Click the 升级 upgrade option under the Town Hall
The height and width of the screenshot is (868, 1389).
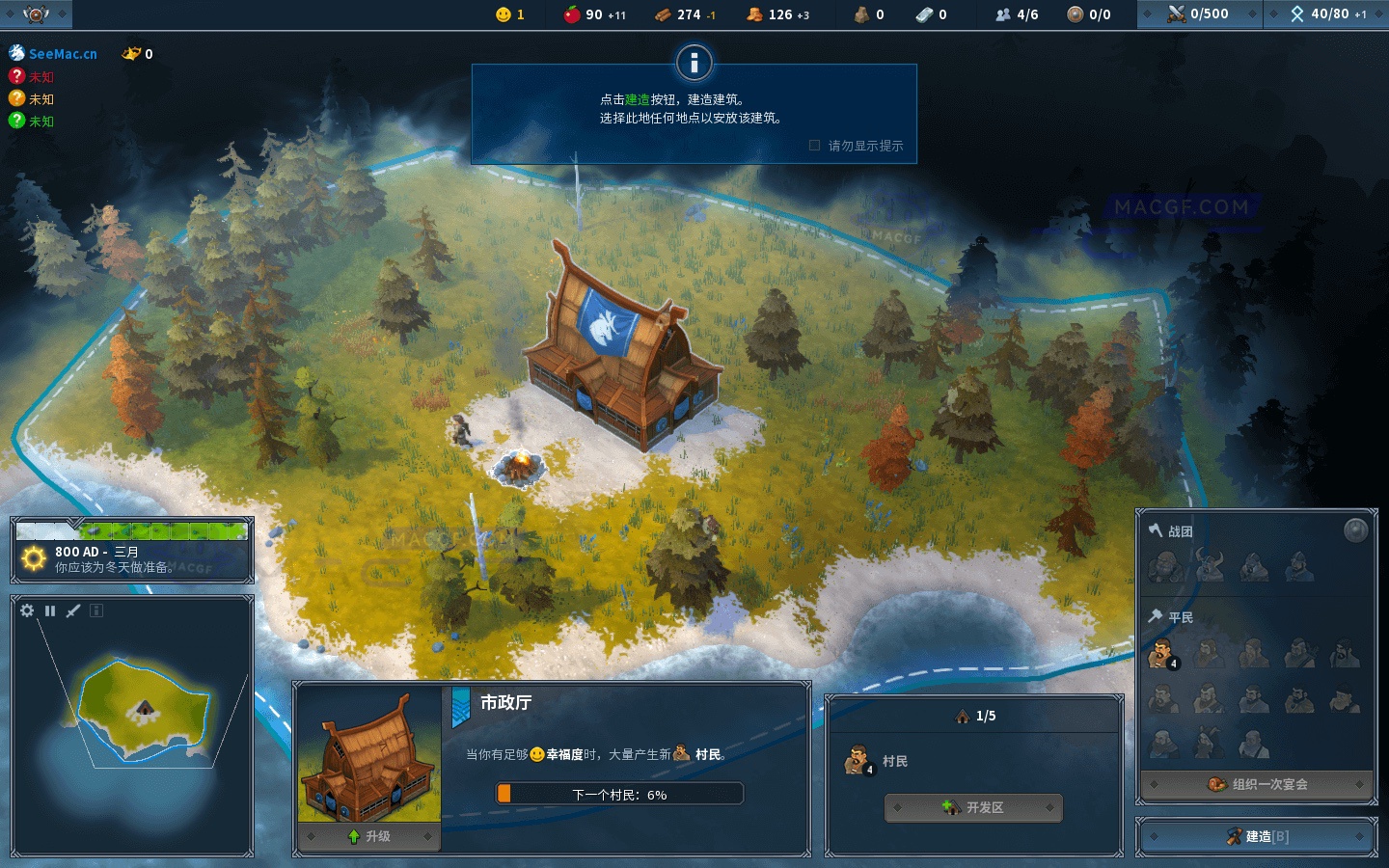pos(368,837)
